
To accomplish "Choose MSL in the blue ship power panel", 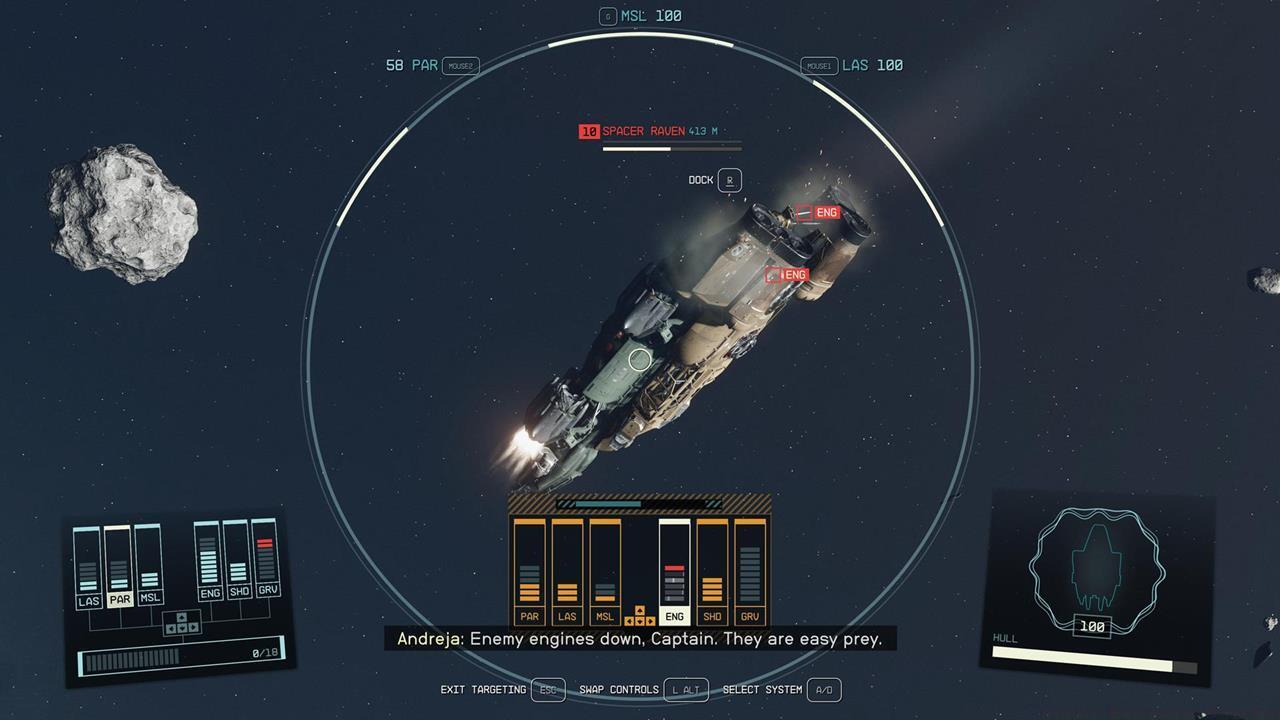I will pyautogui.click(x=150, y=597).
